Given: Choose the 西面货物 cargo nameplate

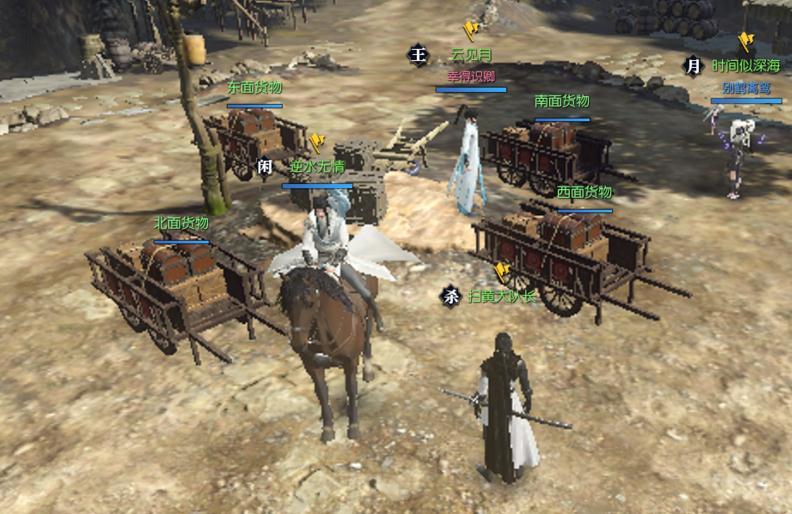Looking at the screenshot, I should pos(584,192).
